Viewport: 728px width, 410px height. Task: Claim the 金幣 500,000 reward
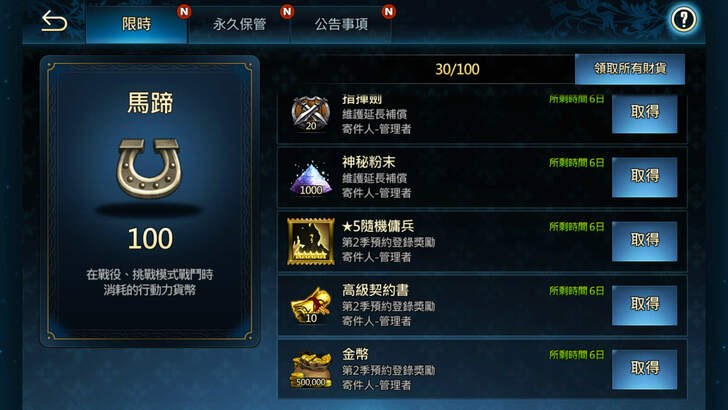[x=644, y=368]
